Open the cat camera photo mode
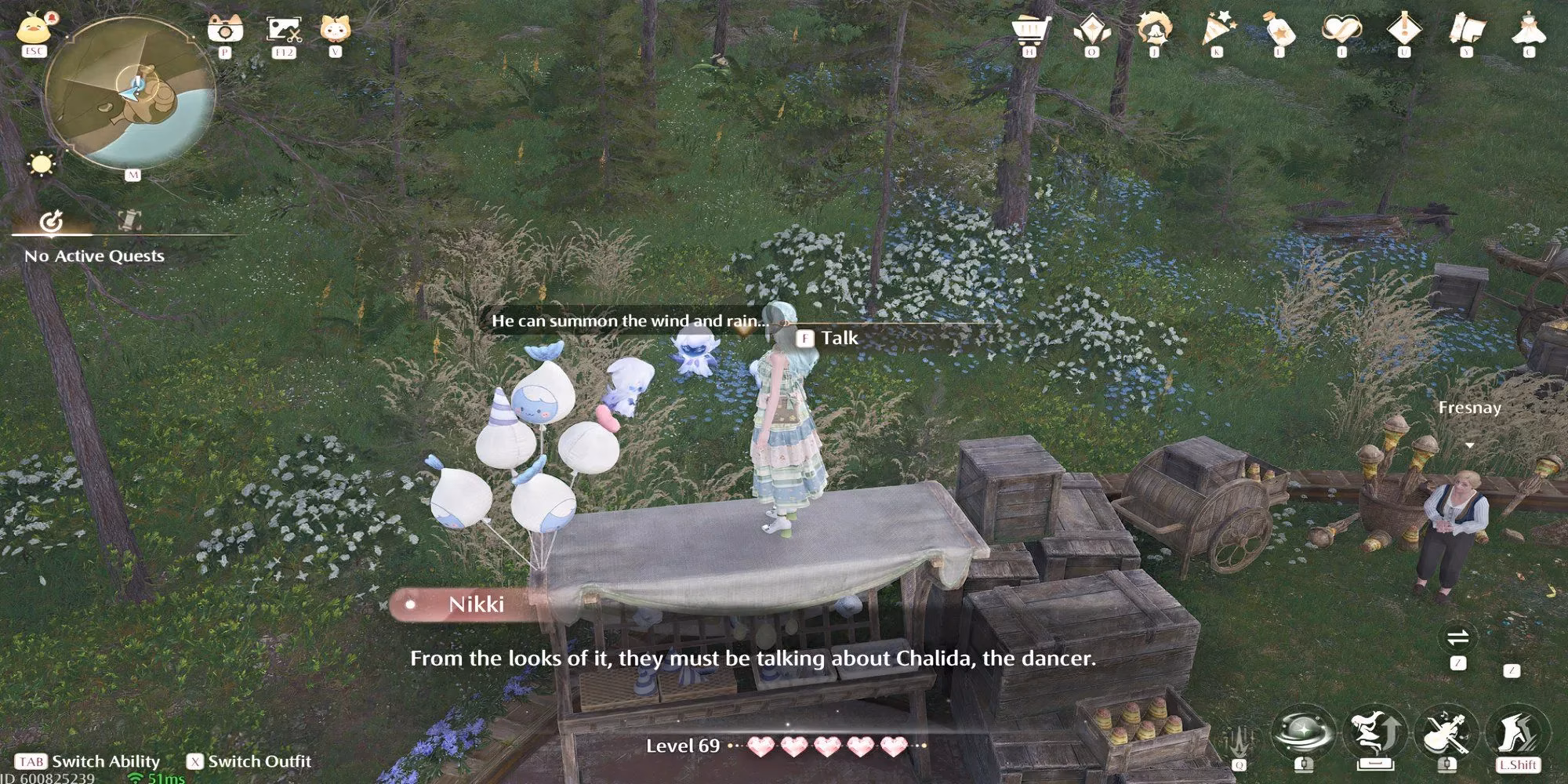The height and width of the screenshot is (784, 1568). (225, 30)
